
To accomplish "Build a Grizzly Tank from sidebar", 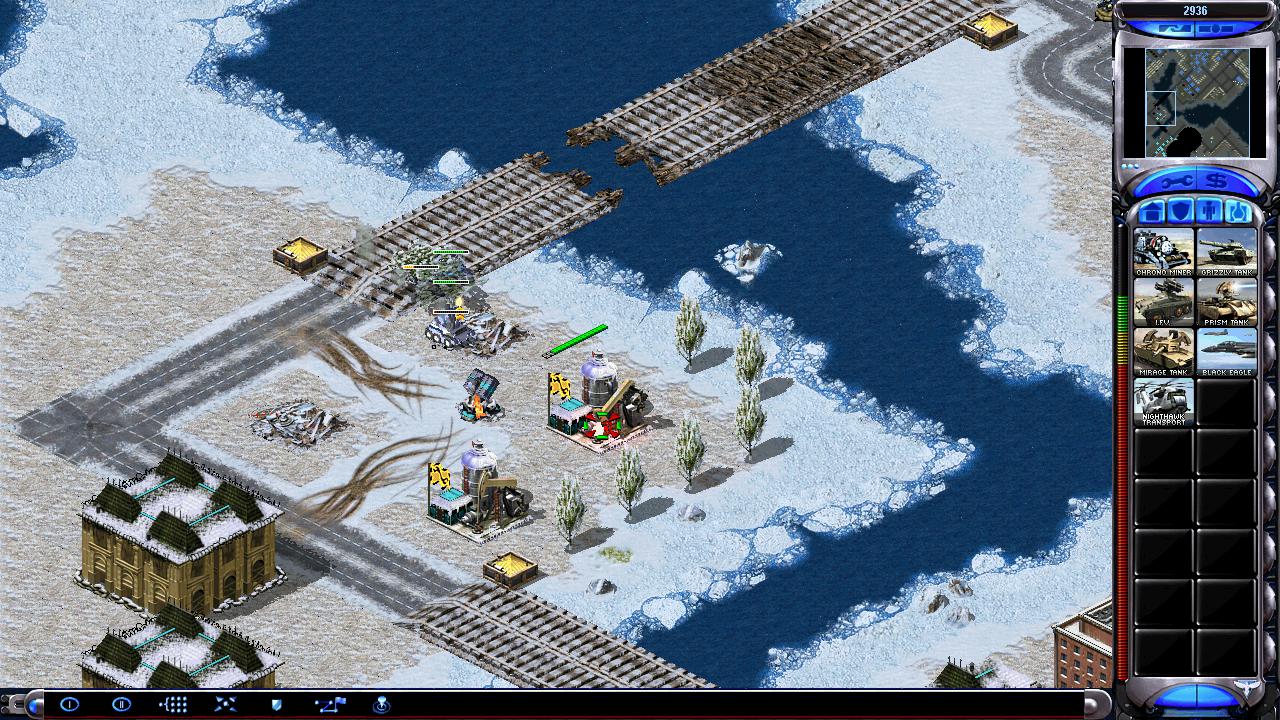I will coord(1226,252).
